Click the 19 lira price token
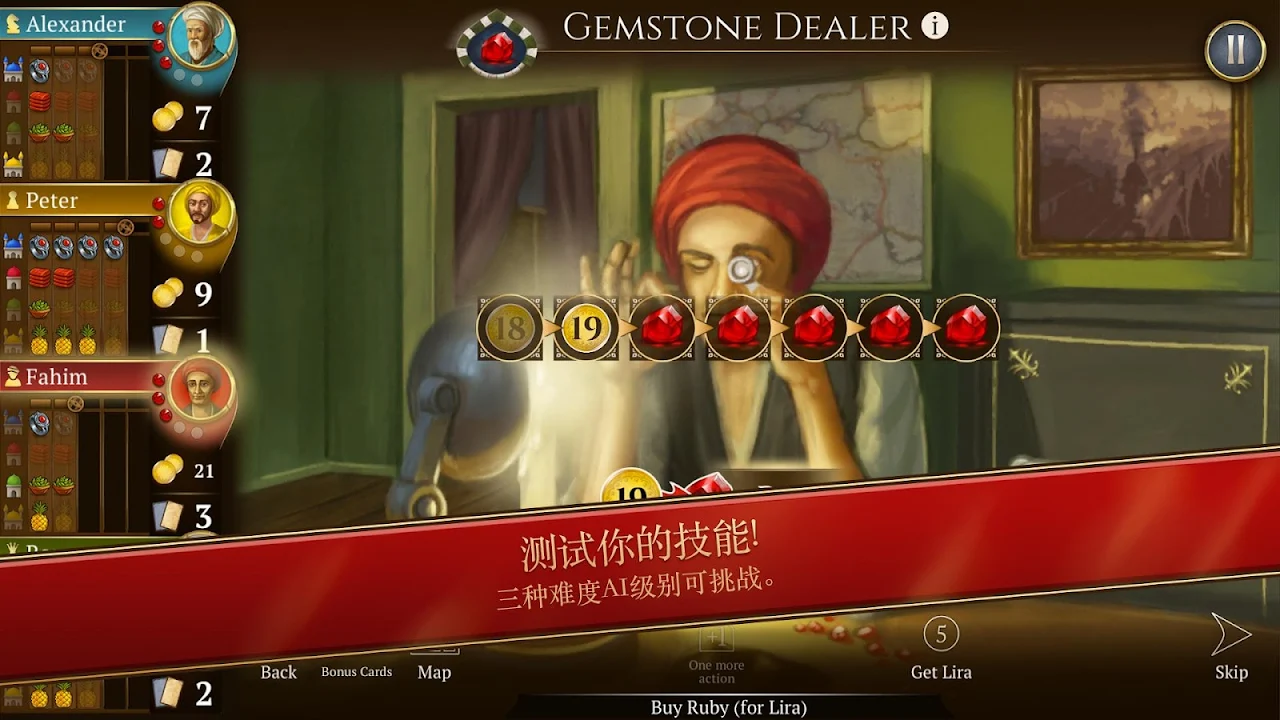 [x=586, y=328]
